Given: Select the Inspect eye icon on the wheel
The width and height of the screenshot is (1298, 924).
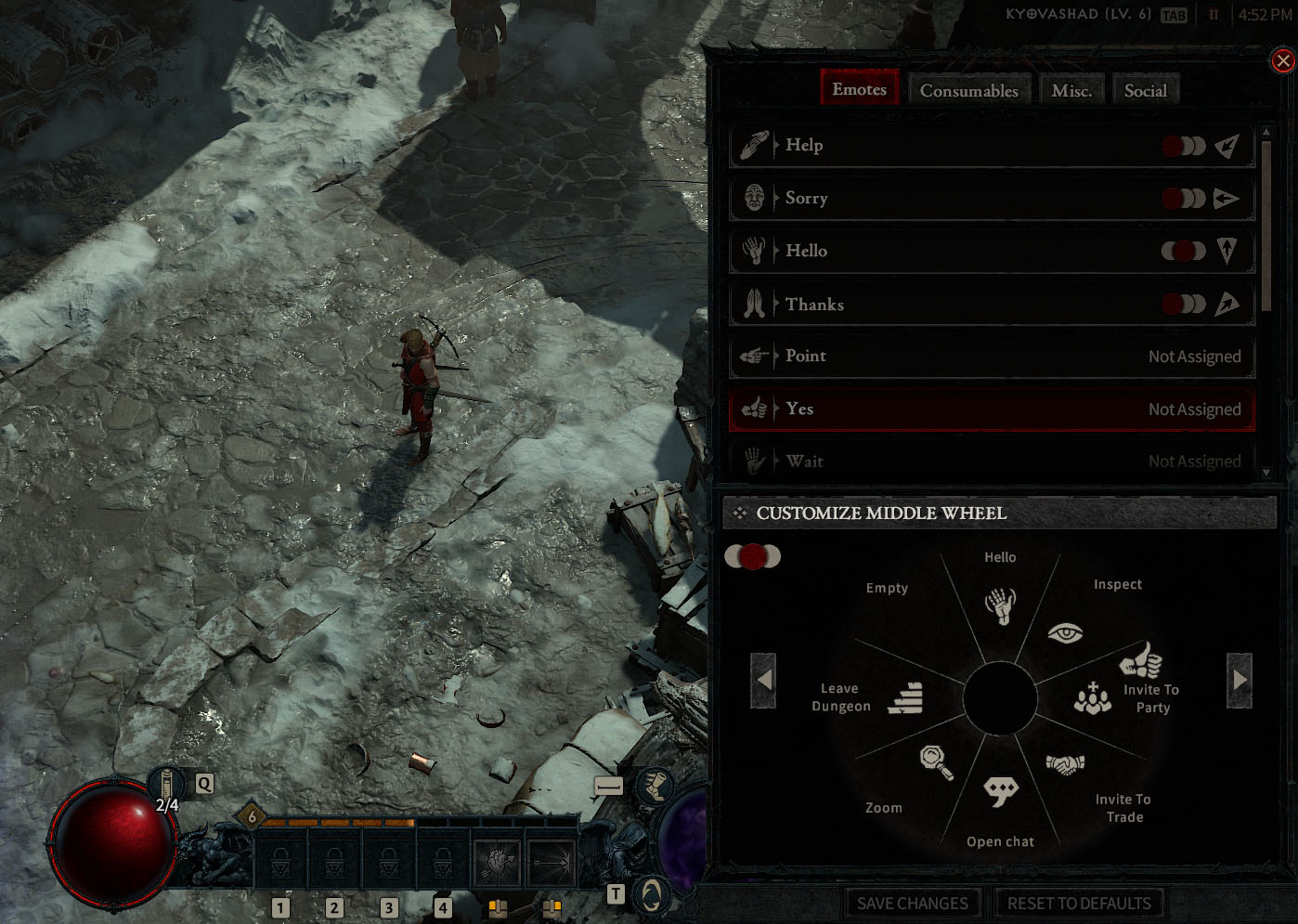Looking at the screenshot, I should click(1064, 632).
